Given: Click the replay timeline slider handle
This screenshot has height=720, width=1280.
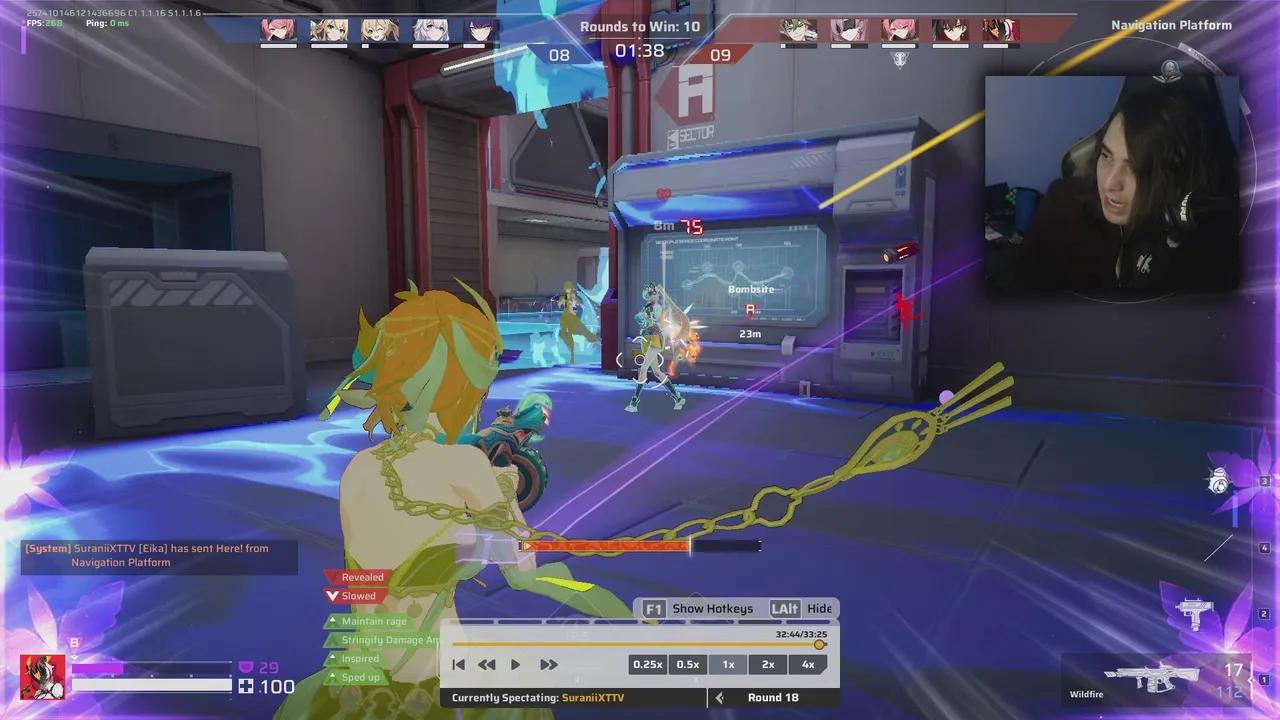Looking at the screenshot, I should click(x=819, y=644).
